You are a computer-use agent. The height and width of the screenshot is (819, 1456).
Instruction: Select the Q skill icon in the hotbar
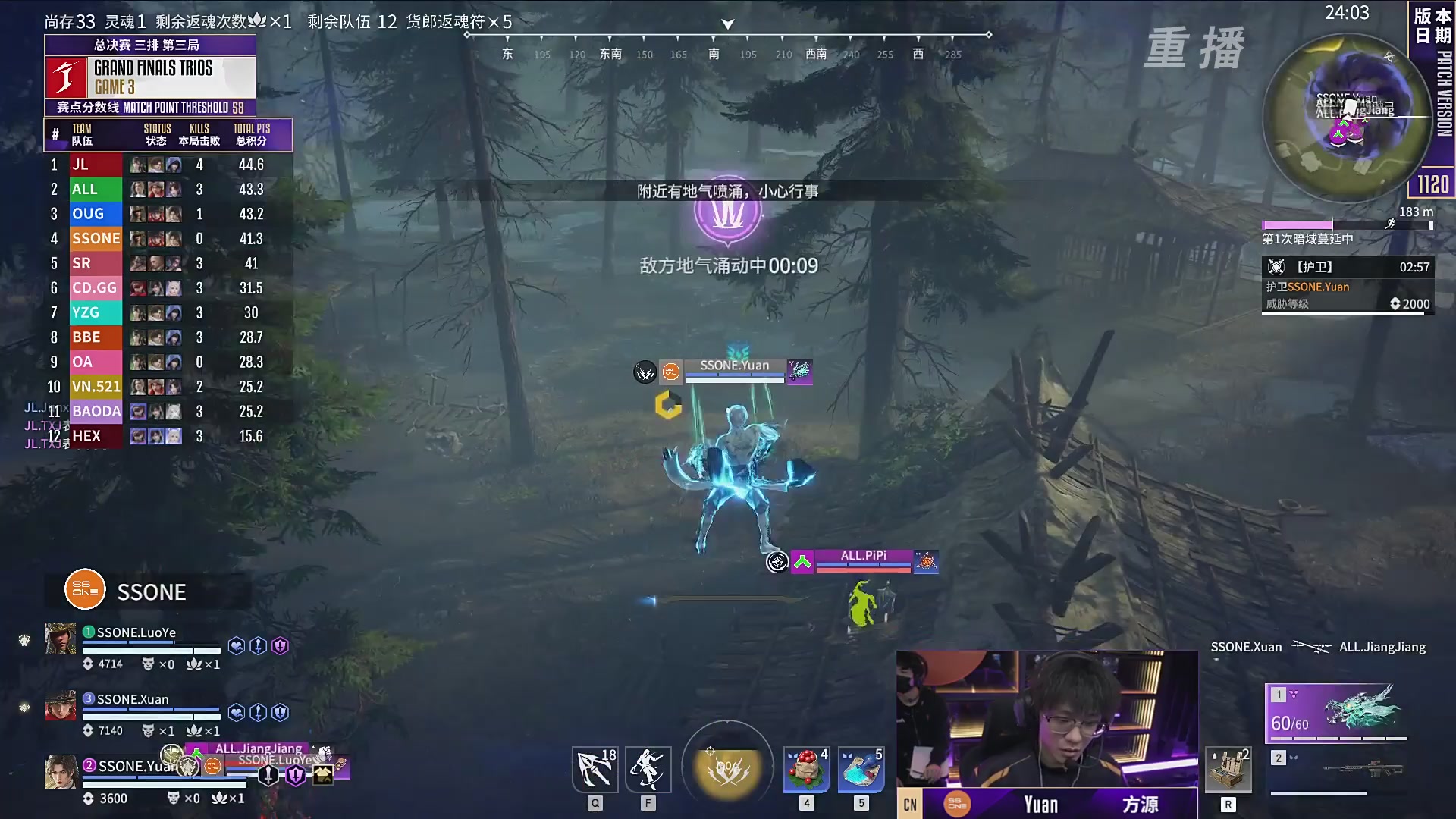pos(595,769)
